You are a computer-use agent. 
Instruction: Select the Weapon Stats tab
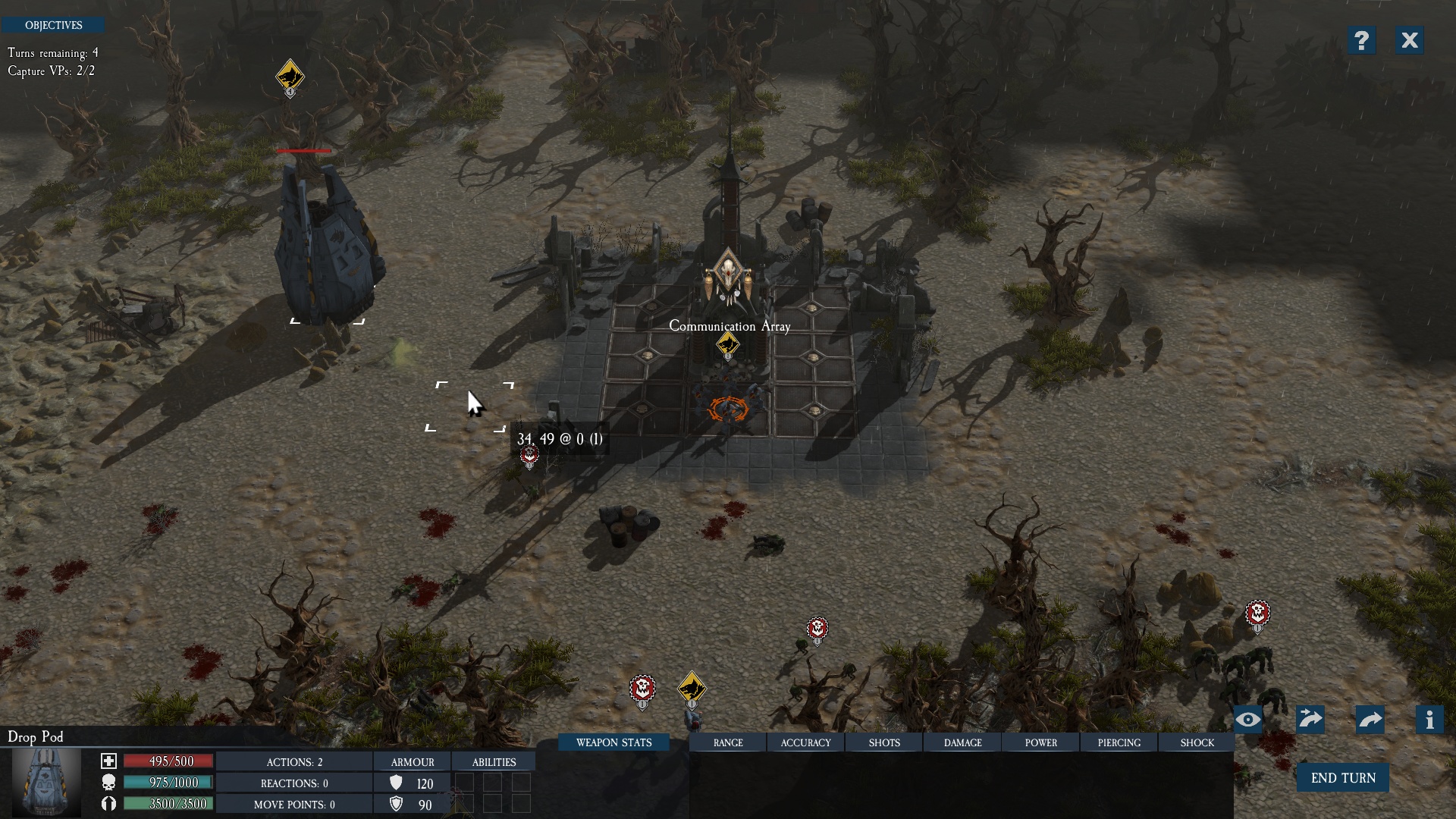click(x=613, y=742)
